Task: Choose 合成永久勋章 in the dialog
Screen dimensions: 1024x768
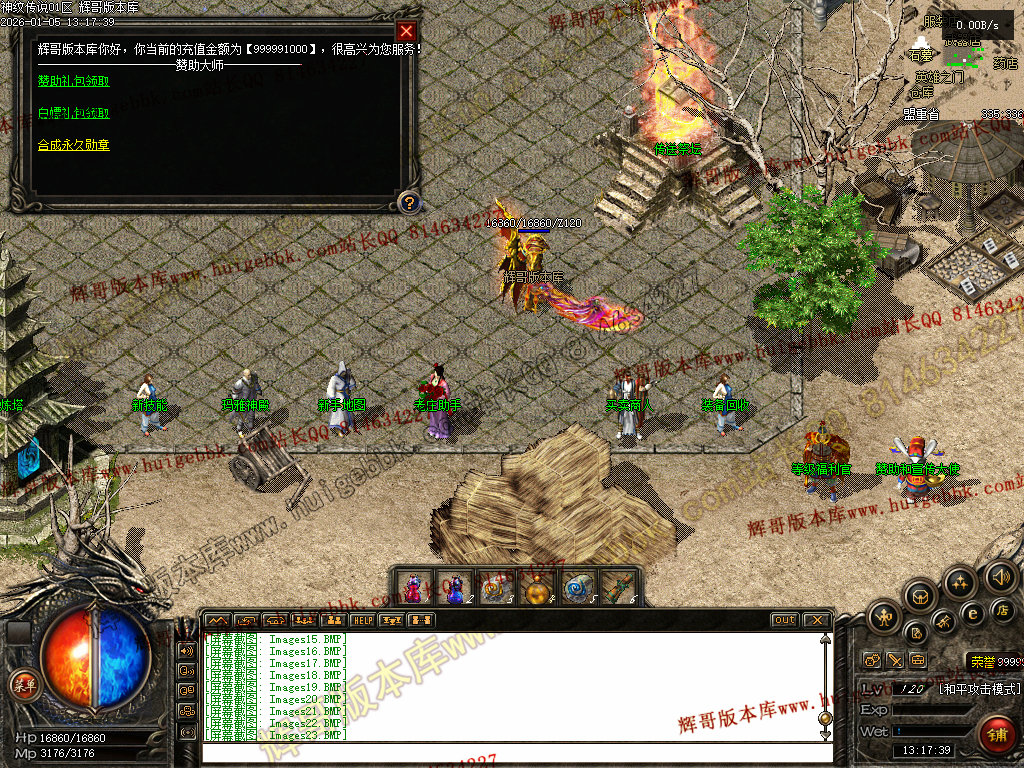Action: (x=73, y=145)
